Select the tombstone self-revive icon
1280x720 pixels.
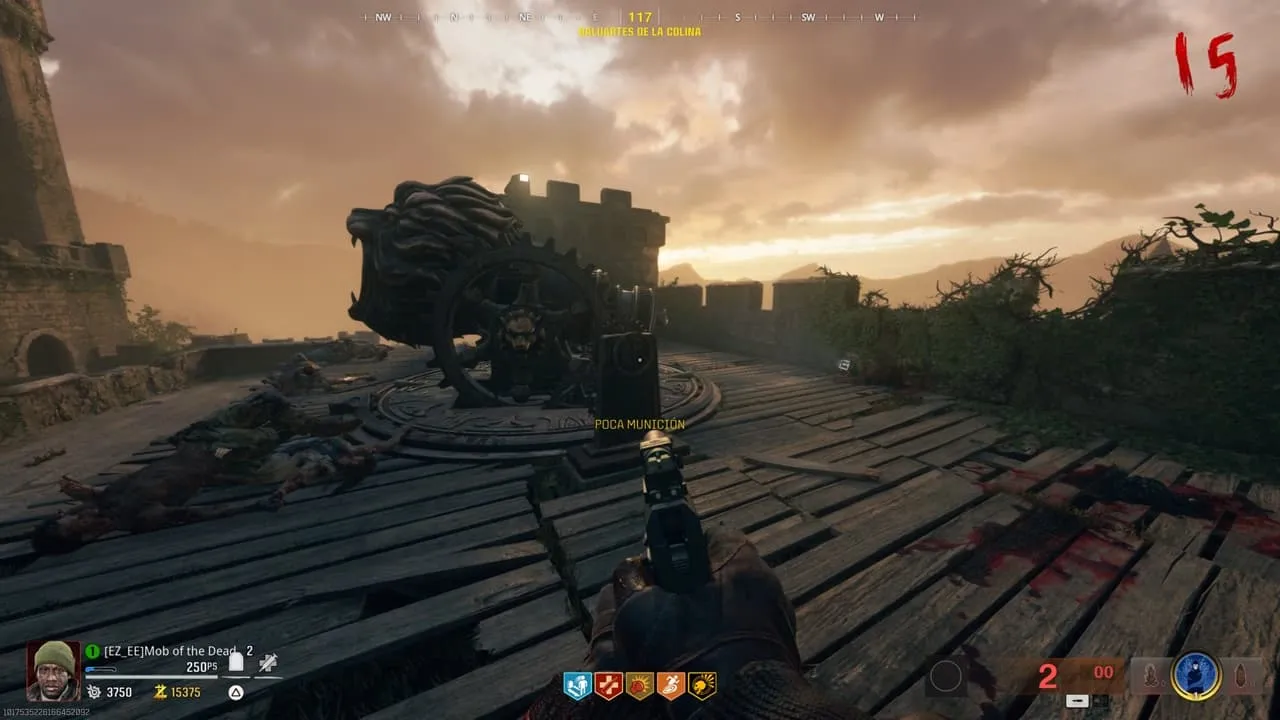[x=237, y=661]
